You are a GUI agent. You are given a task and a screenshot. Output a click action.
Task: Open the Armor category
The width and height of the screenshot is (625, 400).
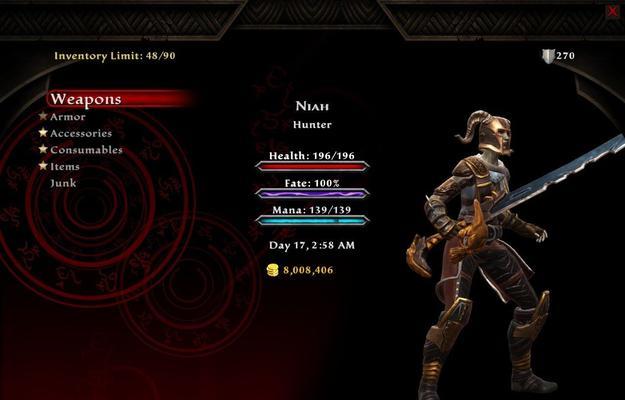pyautogui.click(x=68, y=117)
